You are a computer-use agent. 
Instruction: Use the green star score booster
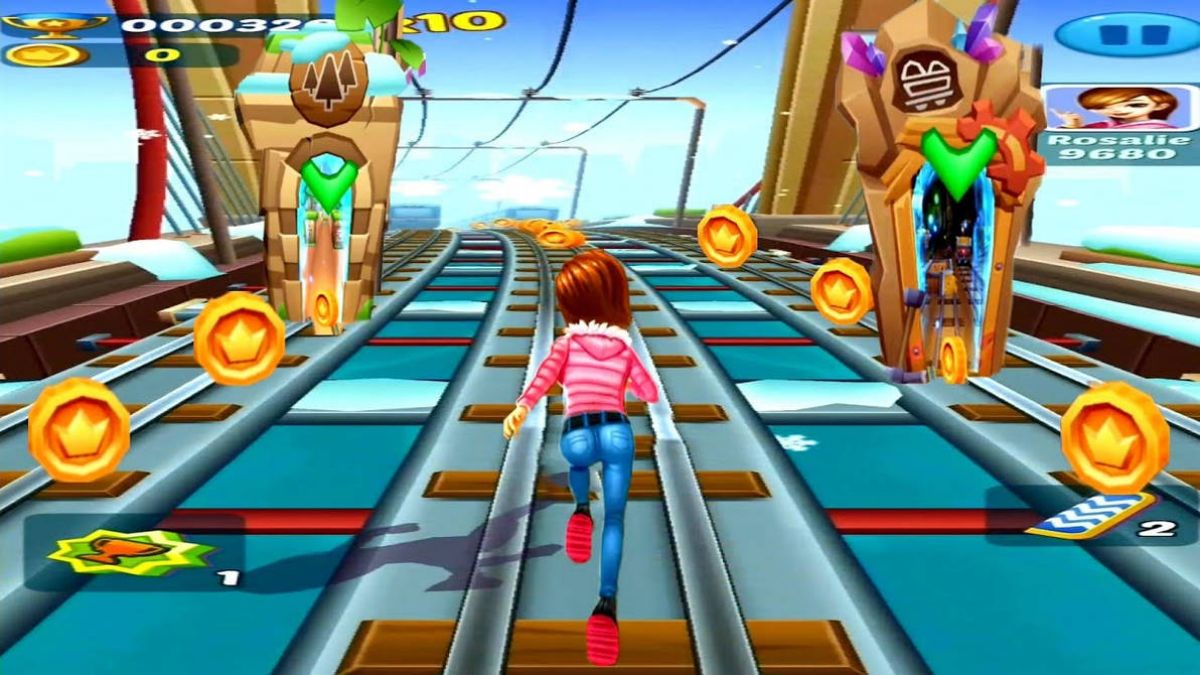tap(130, 553)
